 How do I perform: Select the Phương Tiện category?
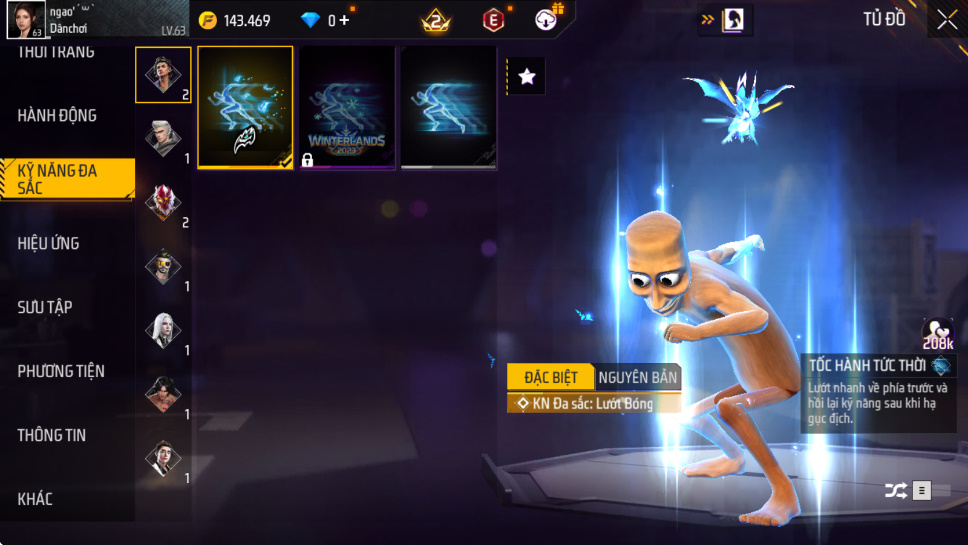click(61, 371)
